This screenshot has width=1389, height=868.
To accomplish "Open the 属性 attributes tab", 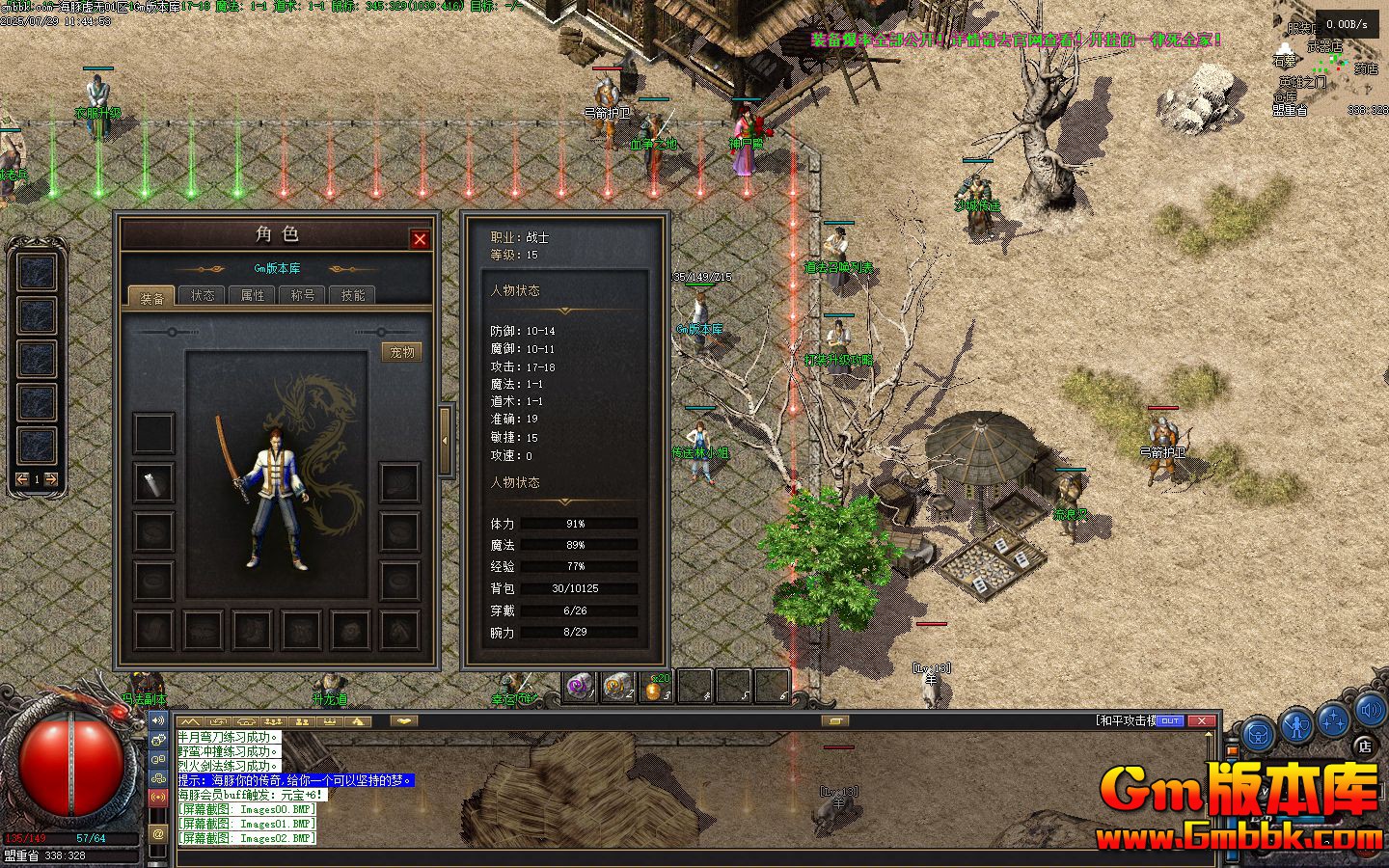I will click(253, 295).
